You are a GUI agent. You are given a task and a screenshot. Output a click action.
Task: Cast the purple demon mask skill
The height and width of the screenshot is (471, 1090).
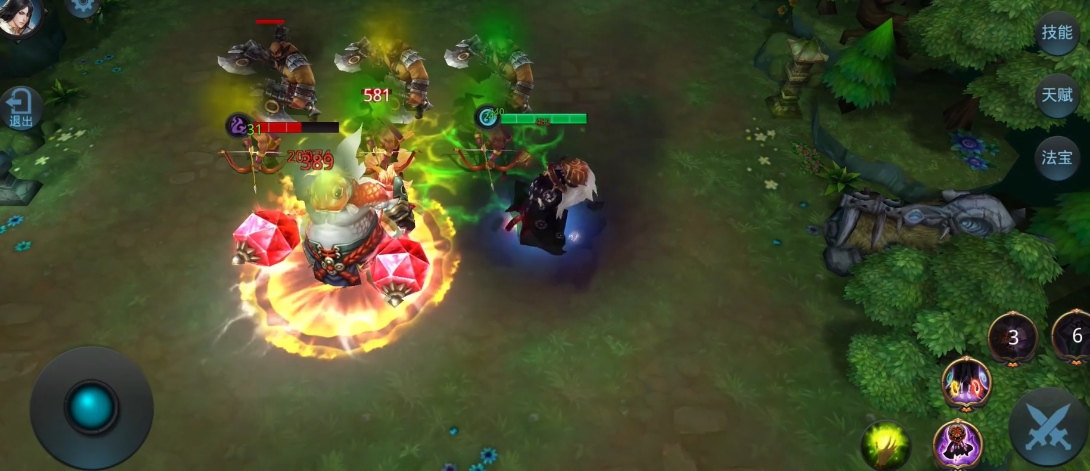click(957, 444)
